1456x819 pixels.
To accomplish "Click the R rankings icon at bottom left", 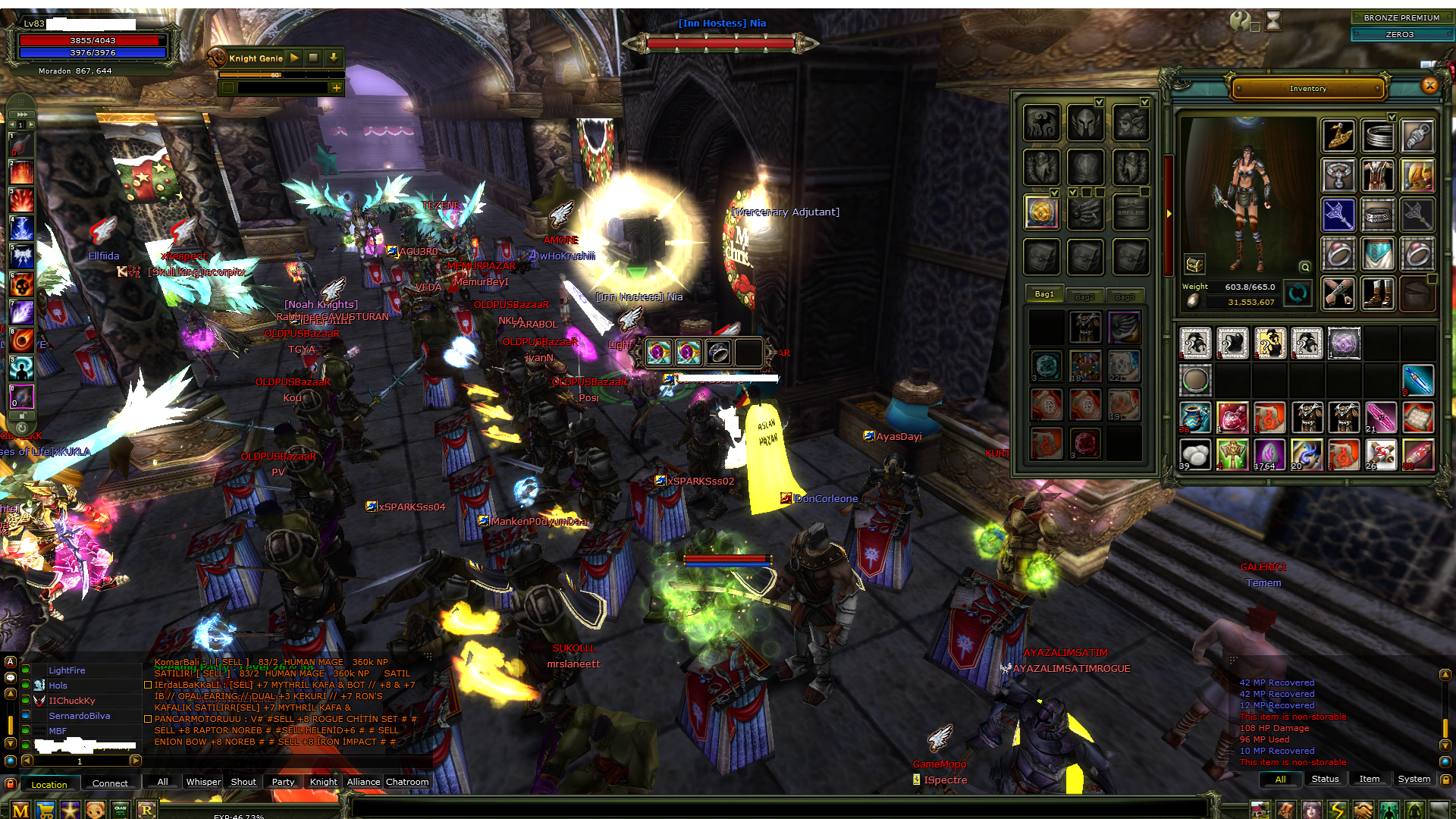I will click(147, 809).
